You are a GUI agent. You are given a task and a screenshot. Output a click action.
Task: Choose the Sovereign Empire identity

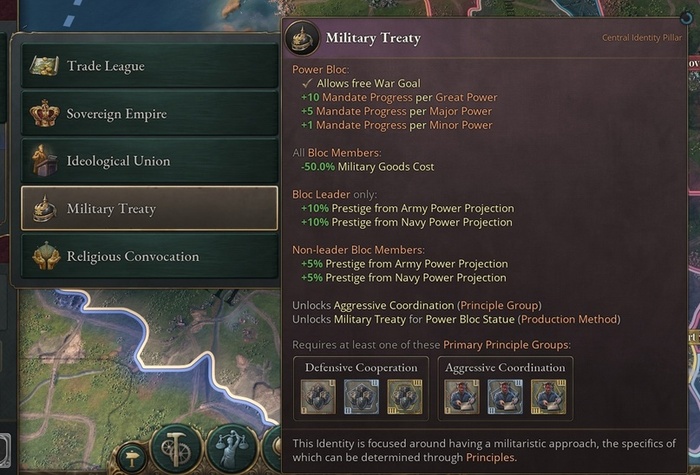(149, 114)
